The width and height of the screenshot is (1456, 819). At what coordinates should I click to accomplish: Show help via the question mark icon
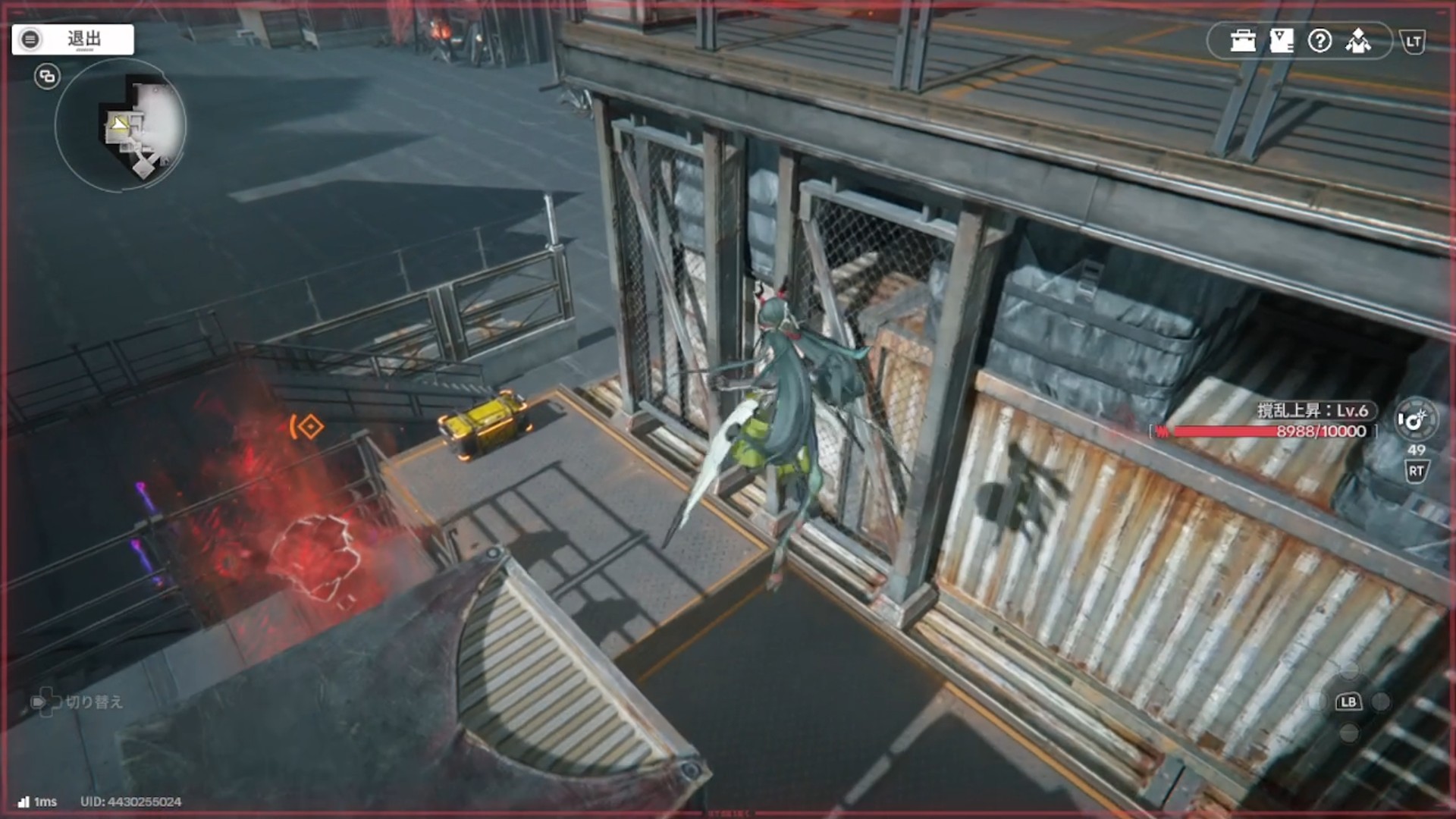(x=1319, y=41)
